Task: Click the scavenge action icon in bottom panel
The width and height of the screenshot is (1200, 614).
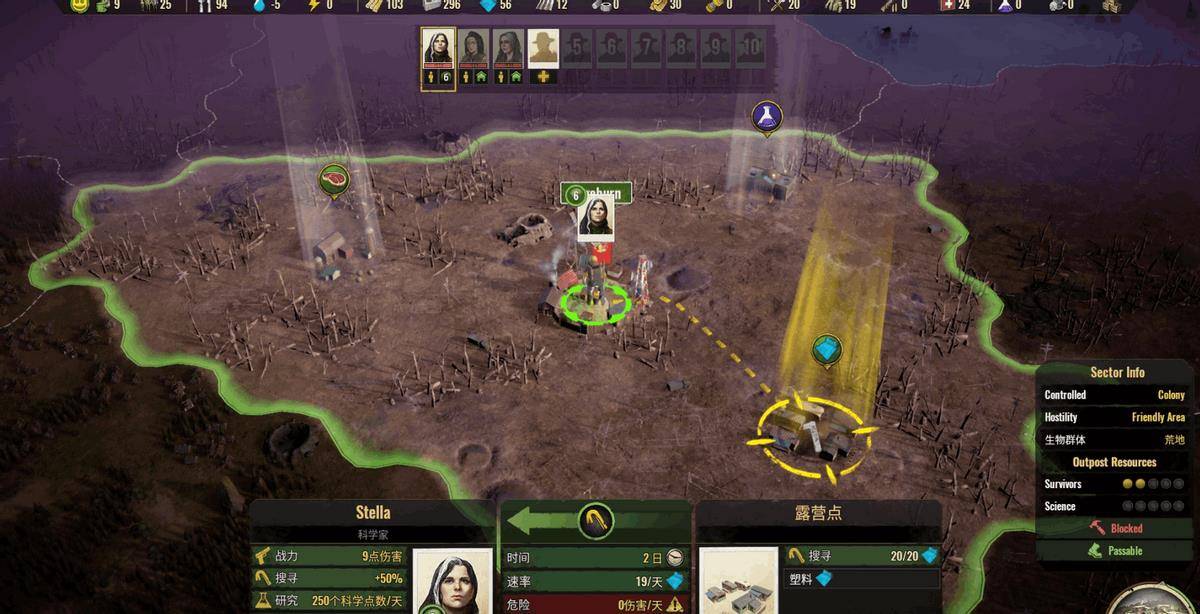Action: pos(595,520)
